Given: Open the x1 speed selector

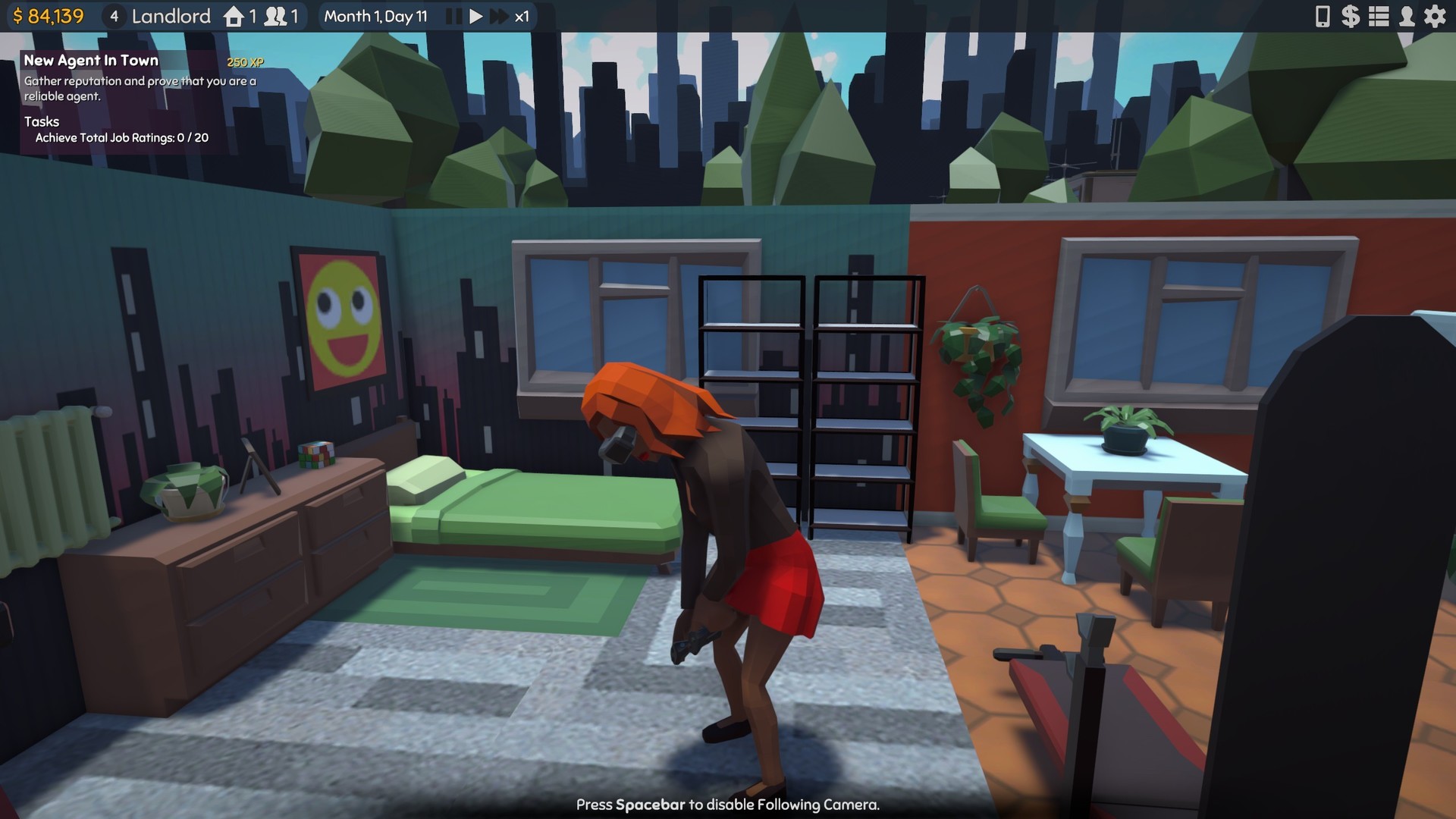Looking at the screenshot, I should (522, 16).
